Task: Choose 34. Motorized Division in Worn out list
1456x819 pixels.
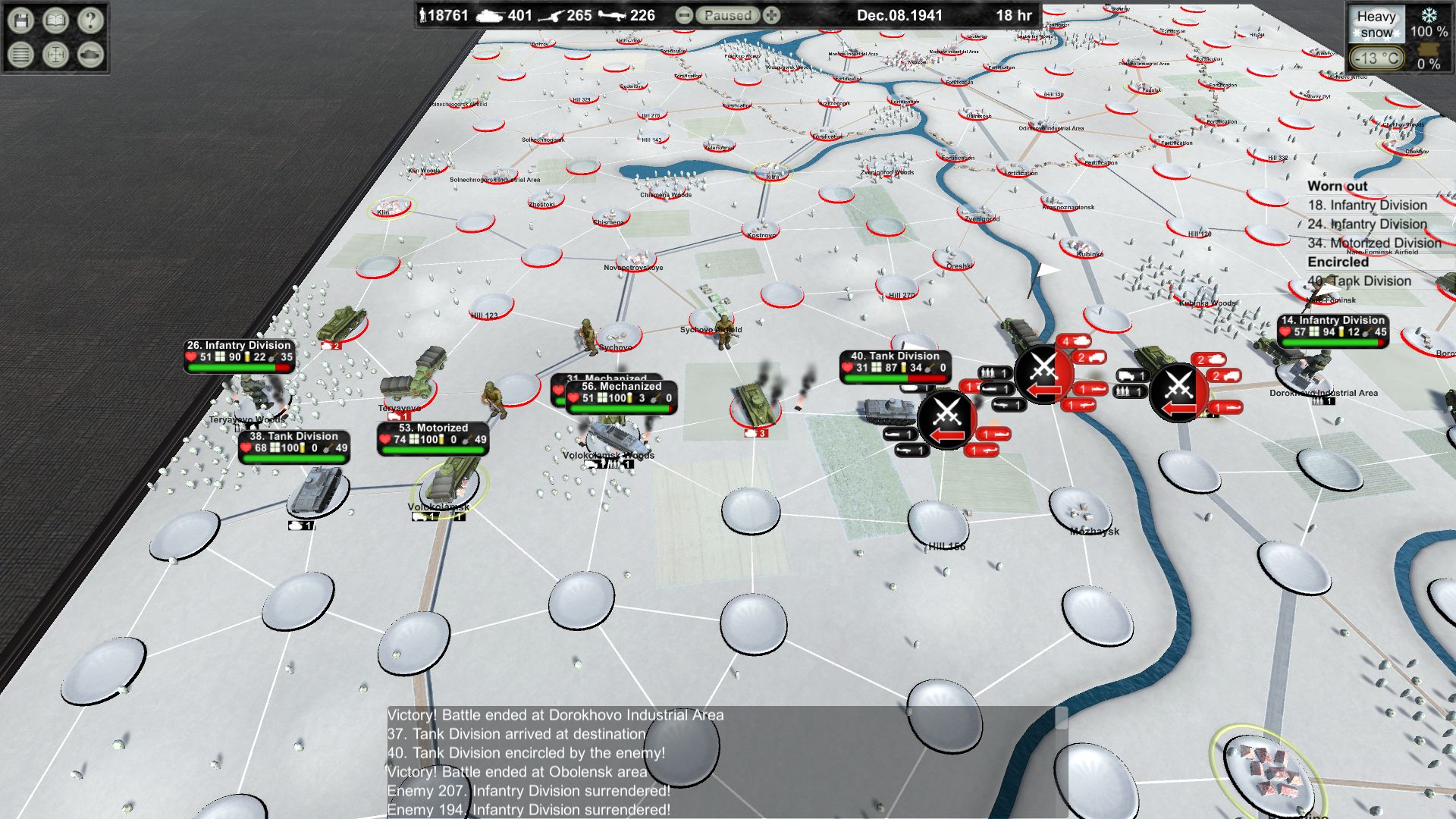Action: click(x=1374, y=243)
